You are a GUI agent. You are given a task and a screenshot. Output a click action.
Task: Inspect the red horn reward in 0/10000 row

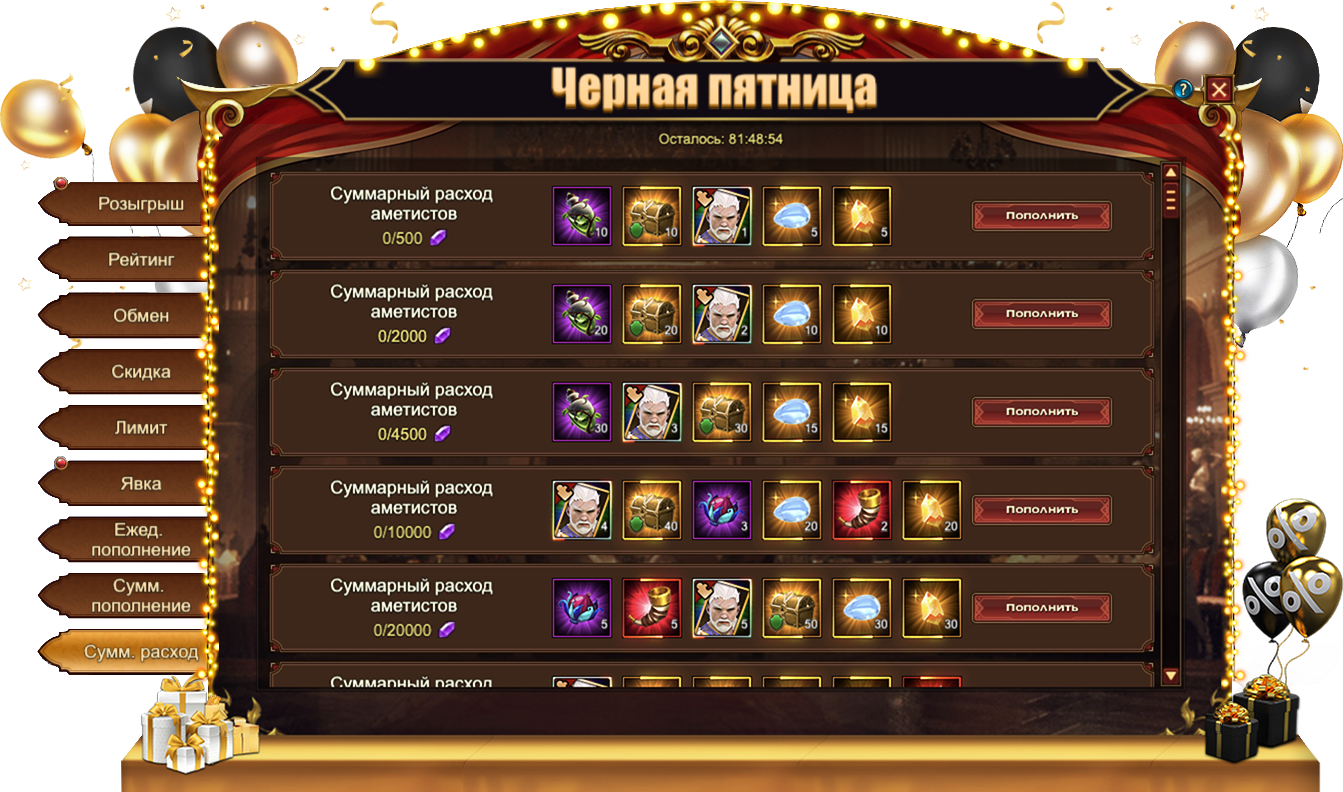click(x=861, y=510)
